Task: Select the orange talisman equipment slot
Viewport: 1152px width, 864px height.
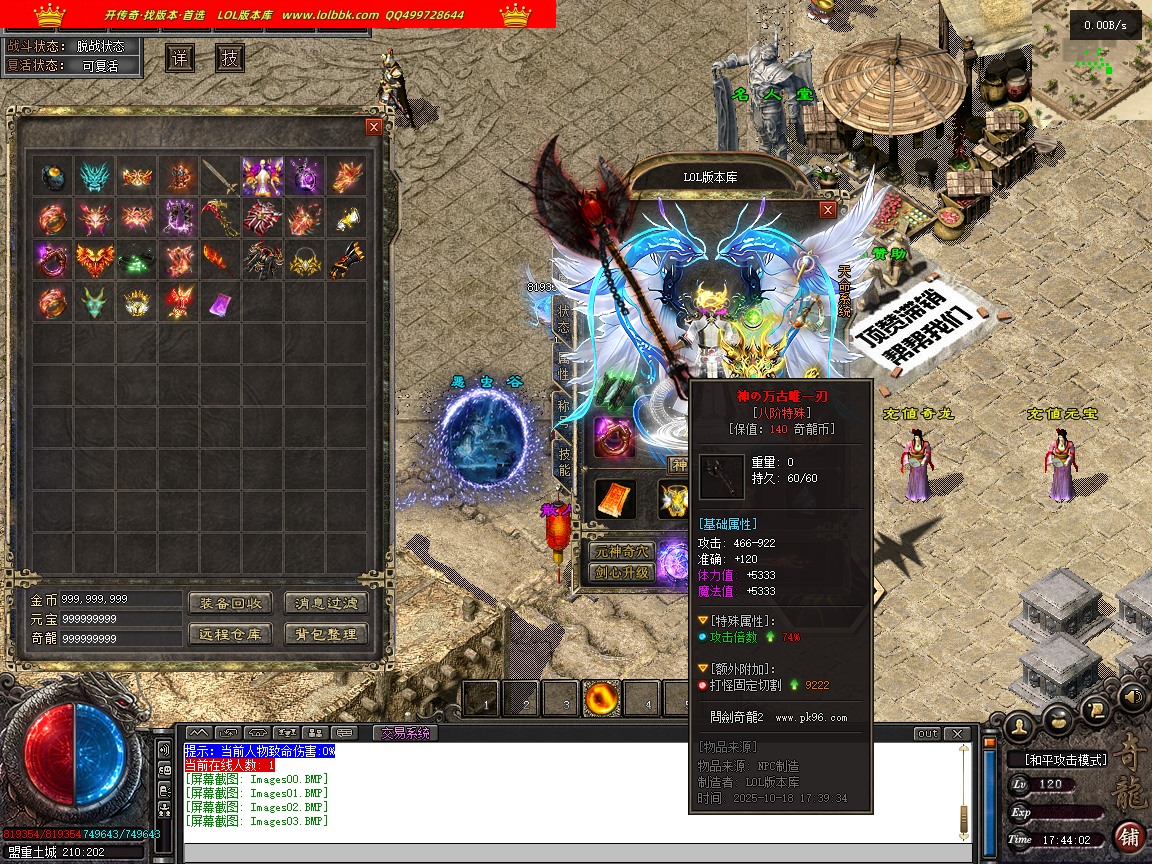Action: pyautogui.click(x=615, y=499)
